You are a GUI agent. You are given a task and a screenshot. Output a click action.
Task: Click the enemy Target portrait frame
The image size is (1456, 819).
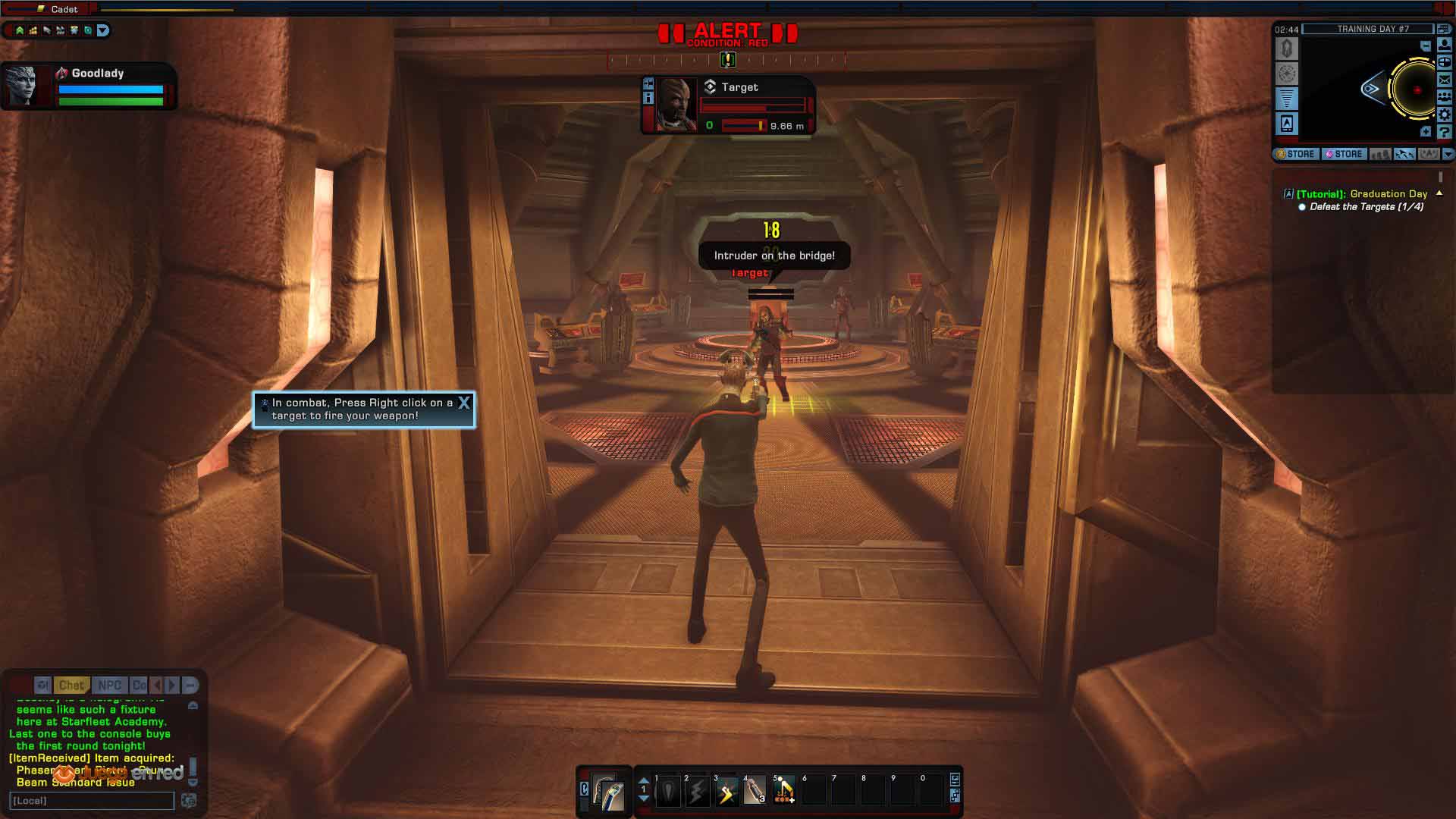(676, 105)
